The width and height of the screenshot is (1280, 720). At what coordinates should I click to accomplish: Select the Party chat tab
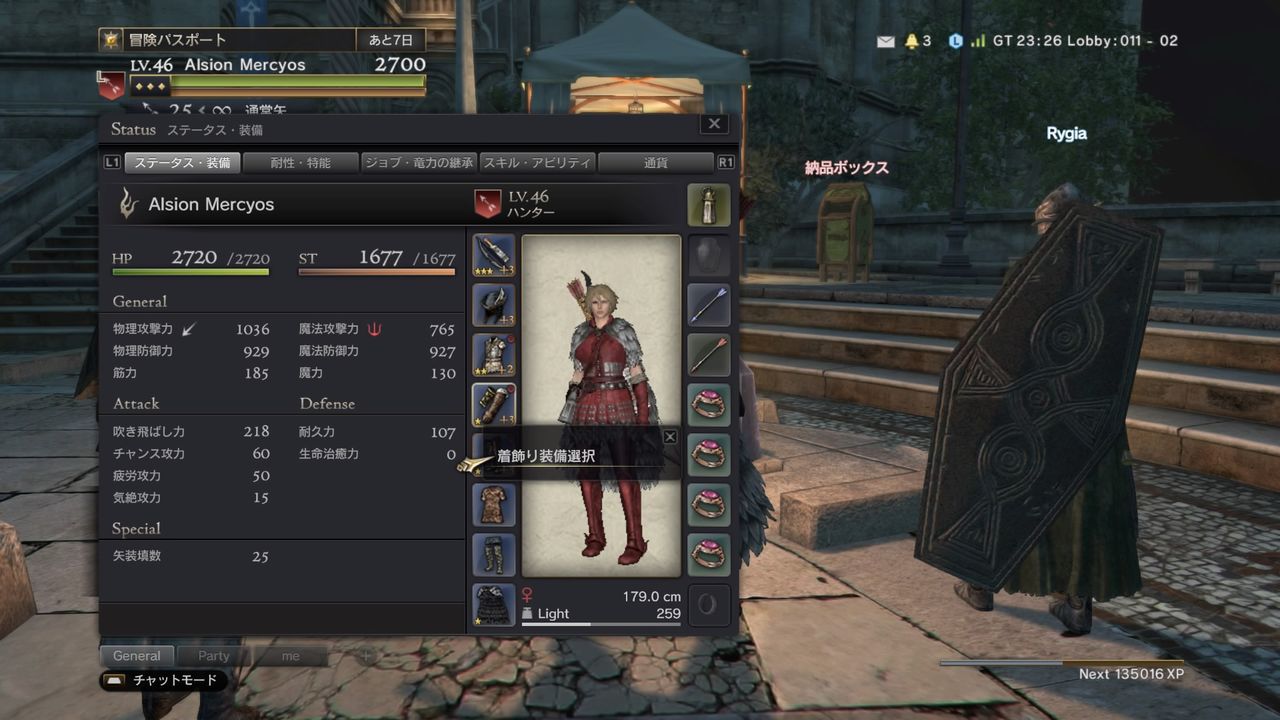coord(212,655)
